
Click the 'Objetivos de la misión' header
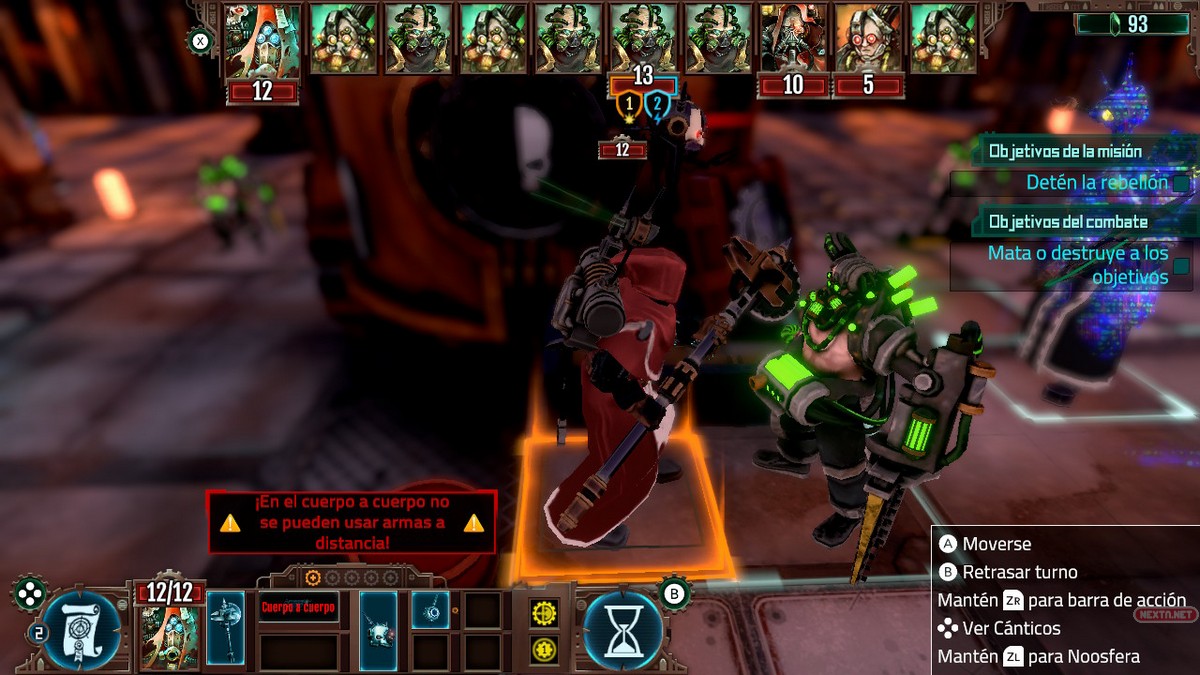pos(1079,152)
